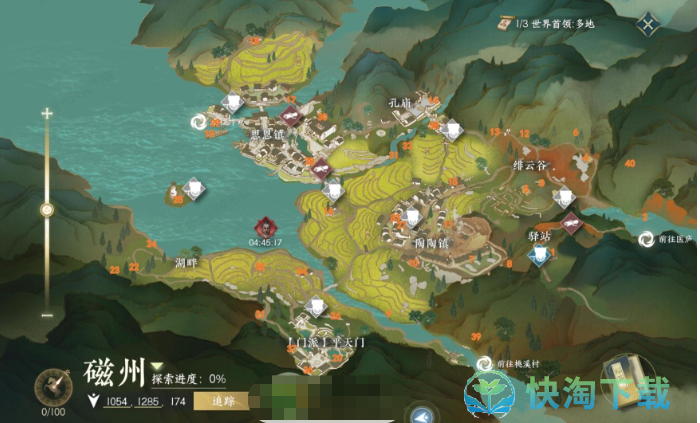Screen dimensions: 700x423
Task: Zoom out with the minus button
Action: pos(46,315)
